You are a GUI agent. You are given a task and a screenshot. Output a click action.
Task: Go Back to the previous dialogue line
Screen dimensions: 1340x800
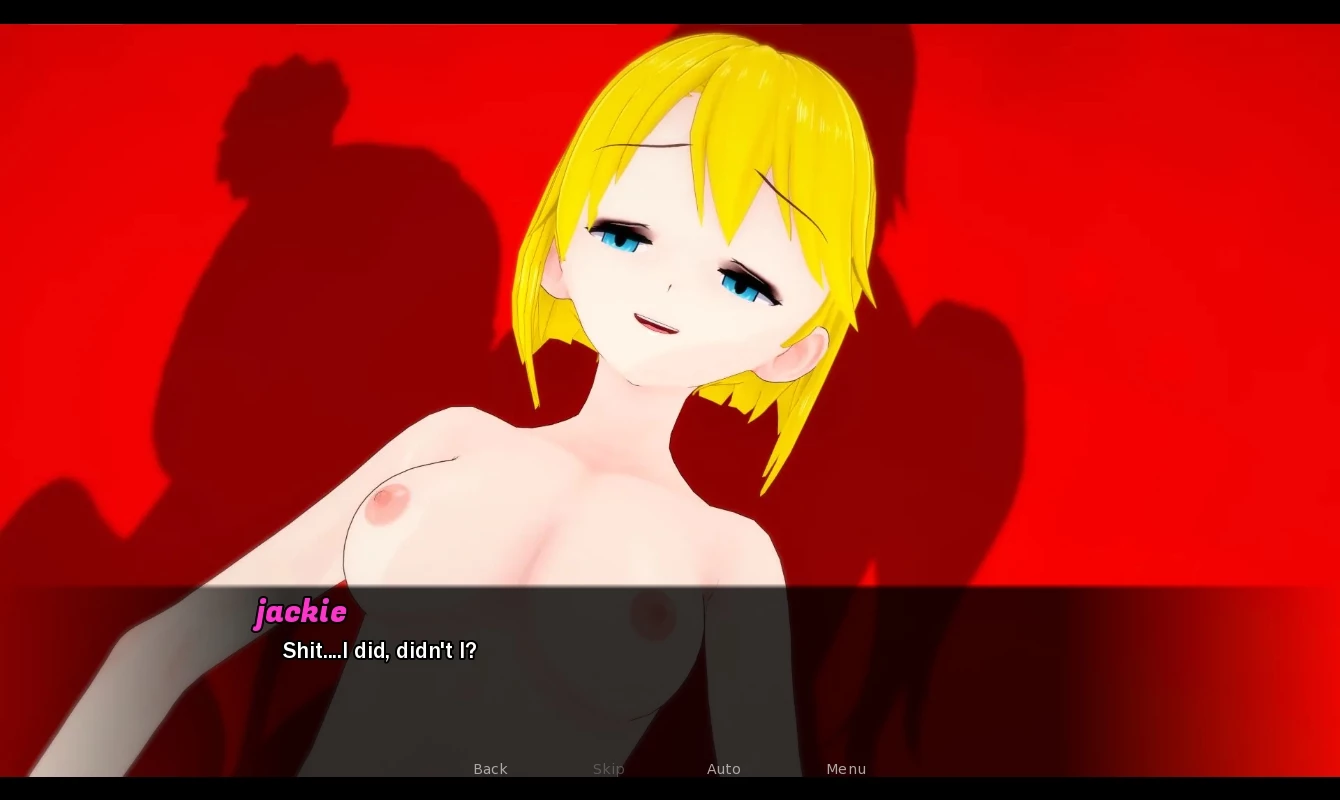[490, 769]
